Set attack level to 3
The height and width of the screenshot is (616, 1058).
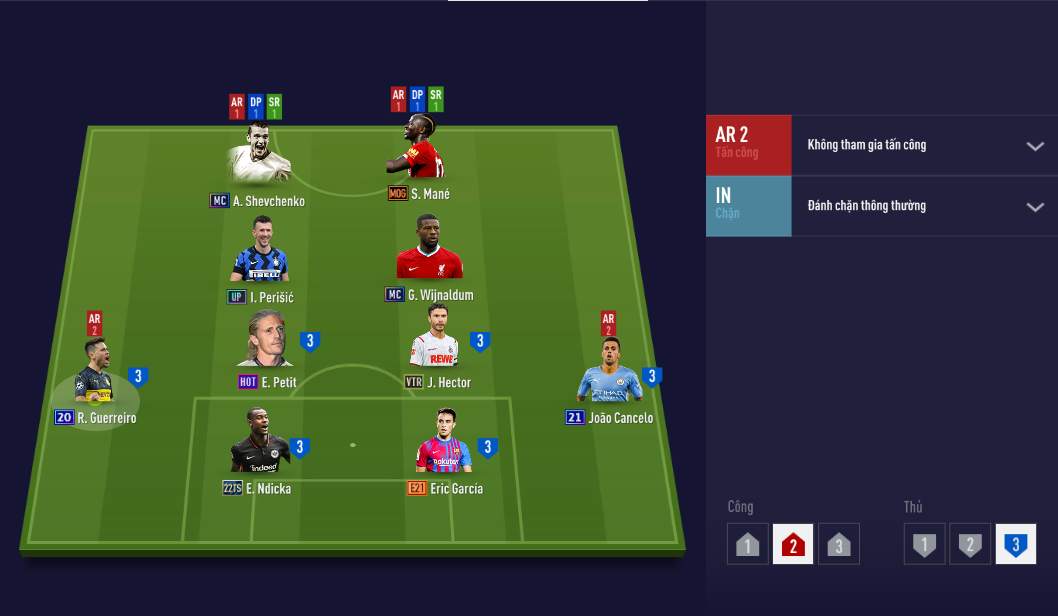point(838,545)
